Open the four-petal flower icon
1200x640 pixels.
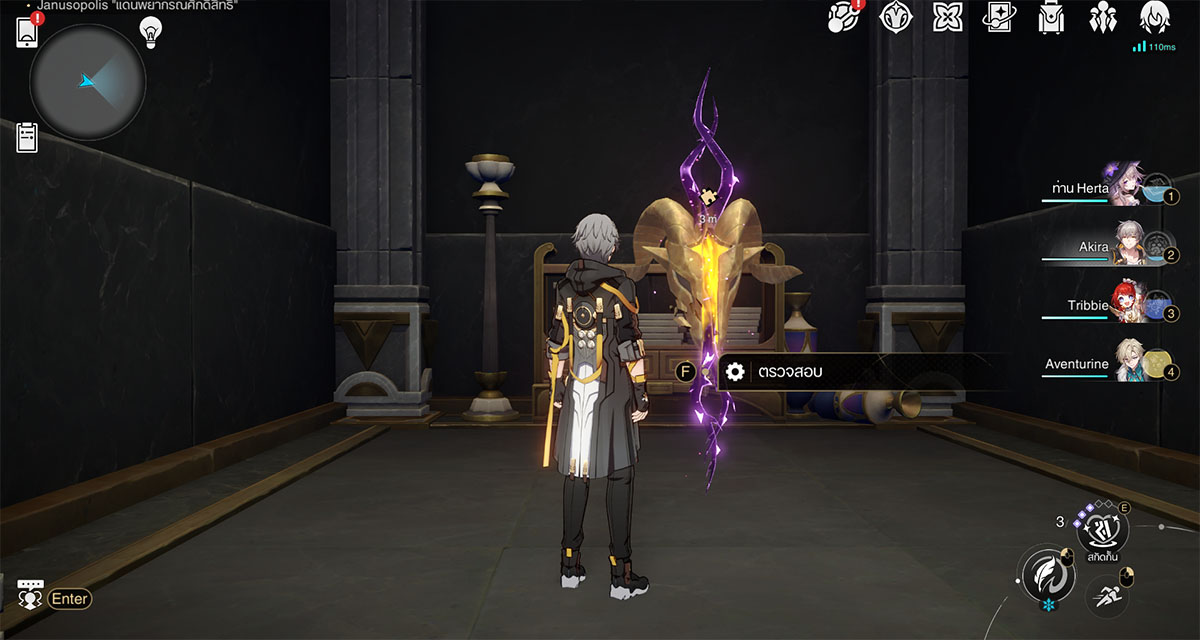[947, 17]
